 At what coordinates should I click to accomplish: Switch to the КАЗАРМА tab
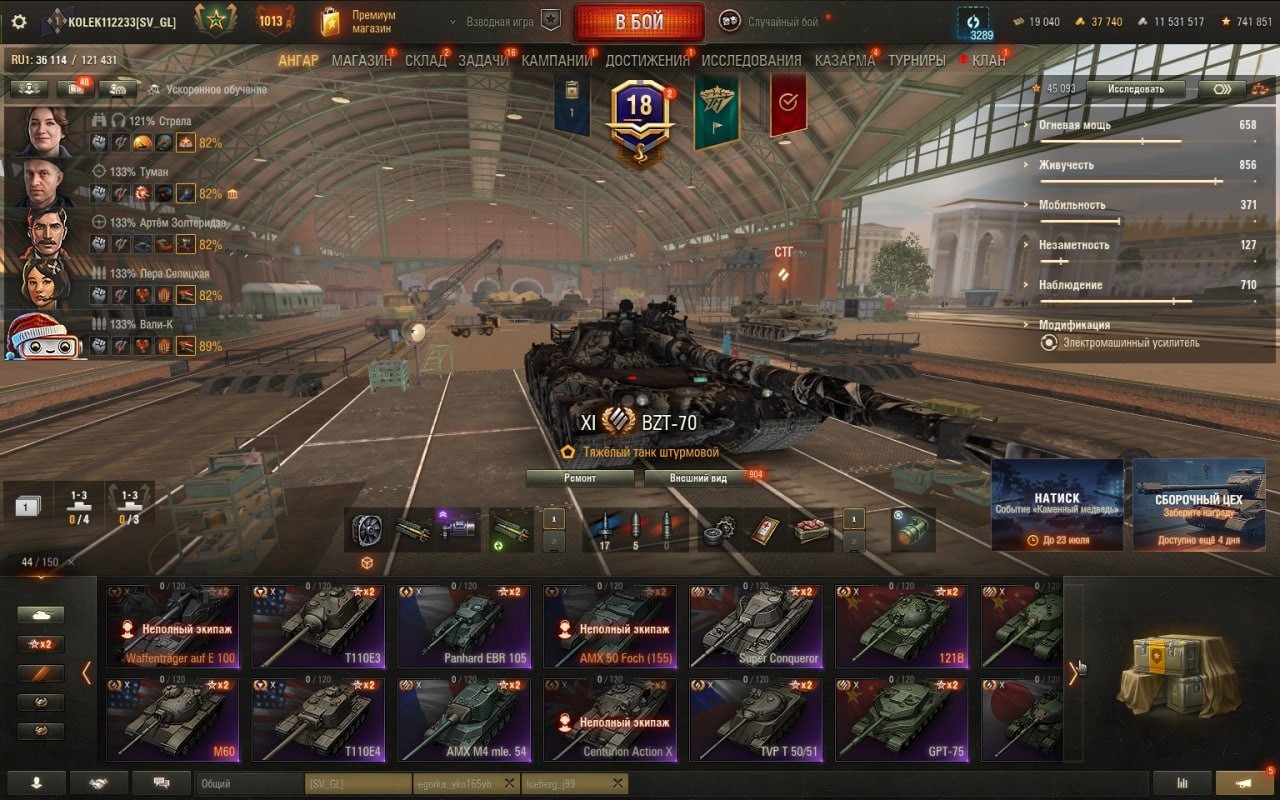(844, 60)
